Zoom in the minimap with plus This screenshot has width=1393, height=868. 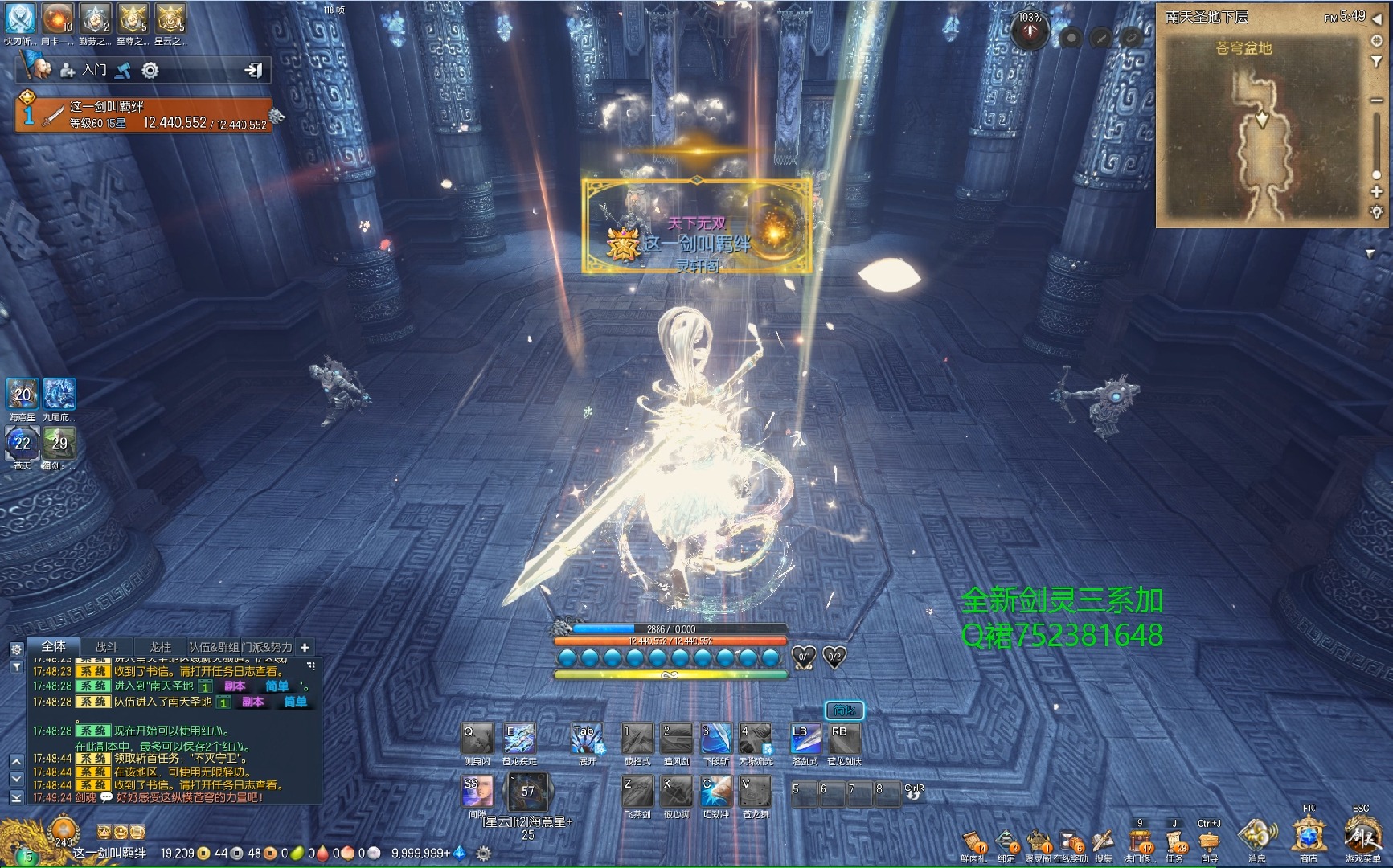point(1376,192)
